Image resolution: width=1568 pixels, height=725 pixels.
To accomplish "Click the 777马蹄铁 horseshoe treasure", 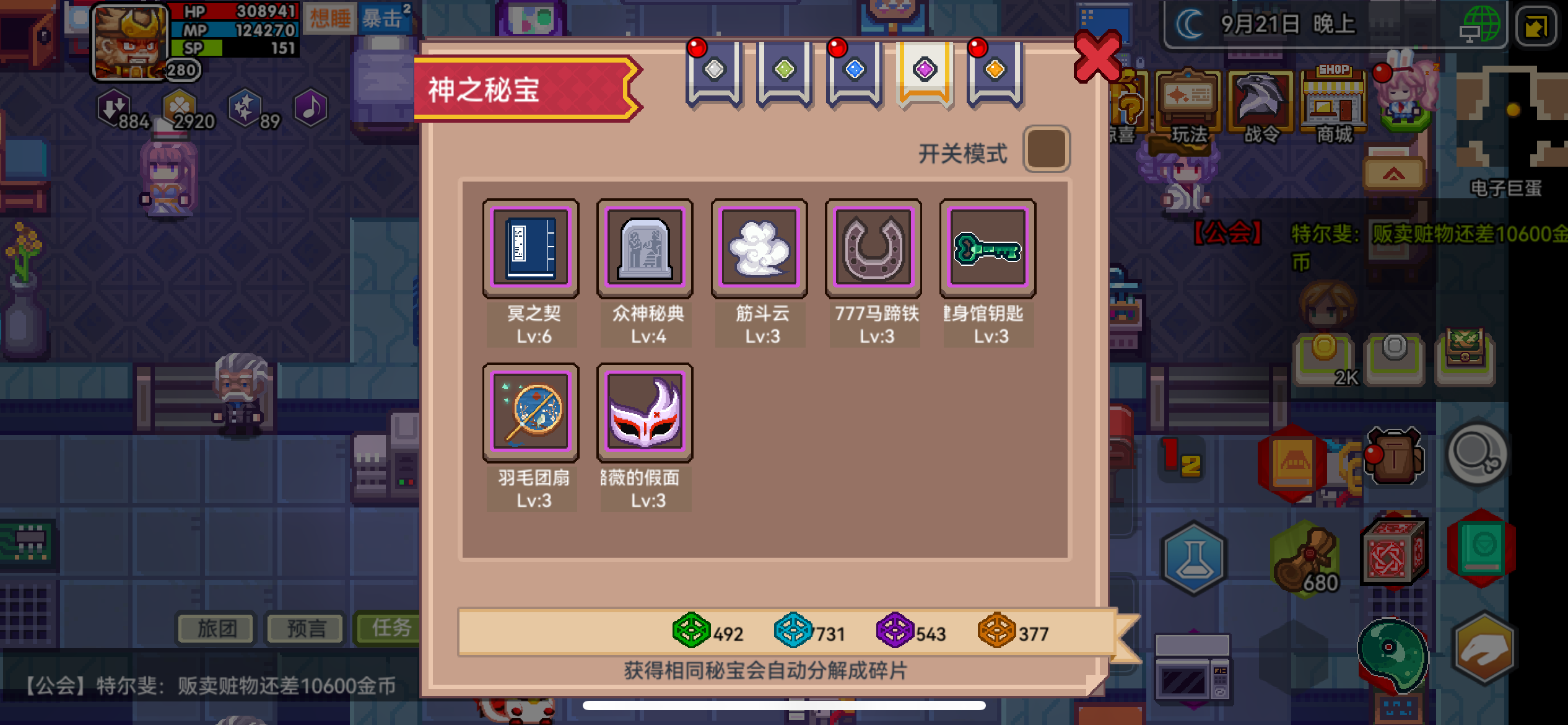I will click(874, 247).
